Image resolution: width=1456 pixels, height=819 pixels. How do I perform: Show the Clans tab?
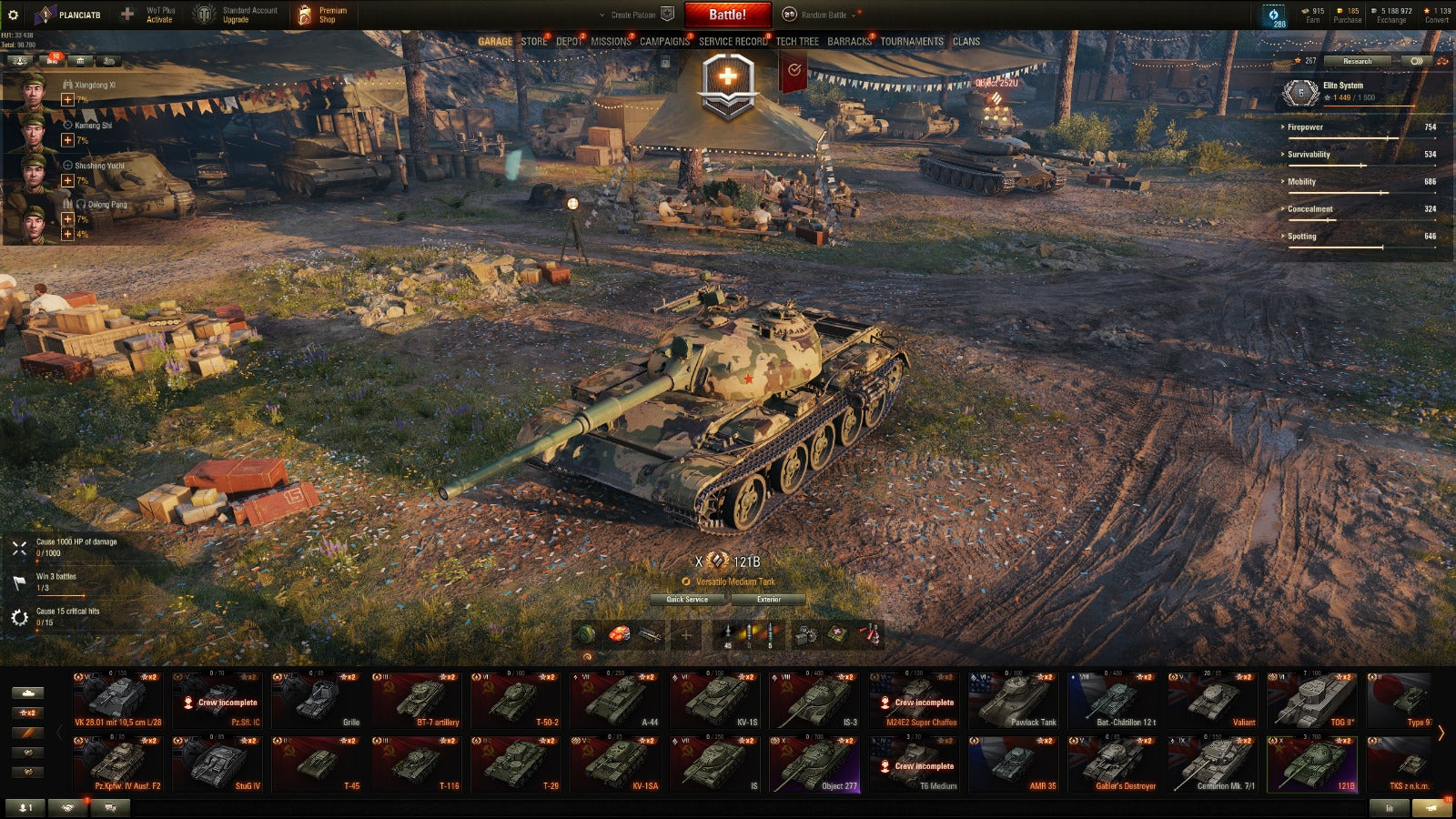click(x=966, y=42)
